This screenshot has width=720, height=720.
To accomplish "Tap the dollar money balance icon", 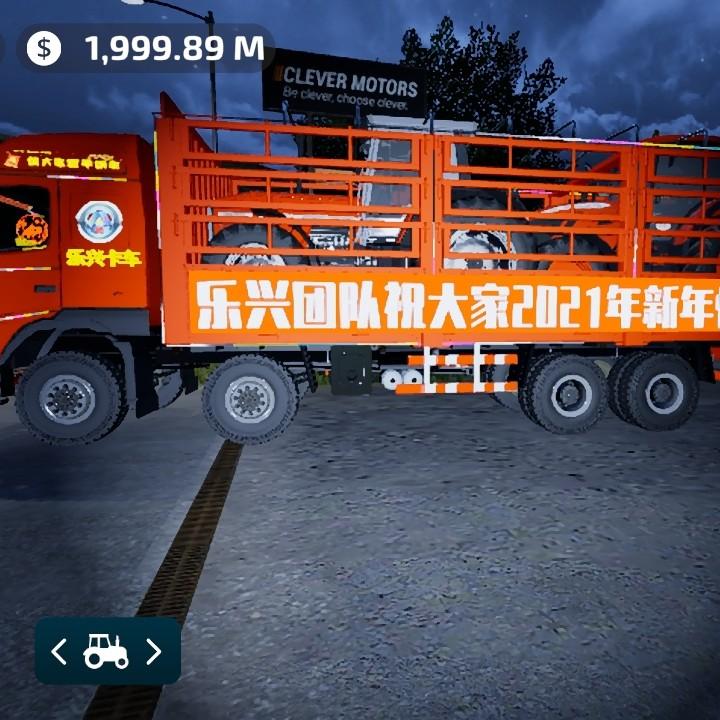I will 43,48.
